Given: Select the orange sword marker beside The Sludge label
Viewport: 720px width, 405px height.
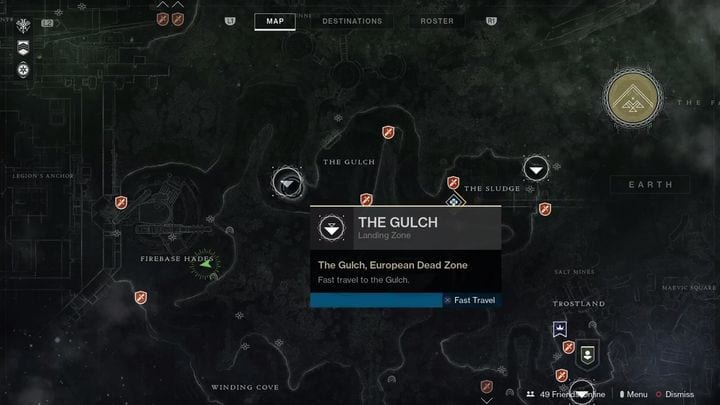Looking at the screenshot, I should pyautogui.click(x=453, y=183).
